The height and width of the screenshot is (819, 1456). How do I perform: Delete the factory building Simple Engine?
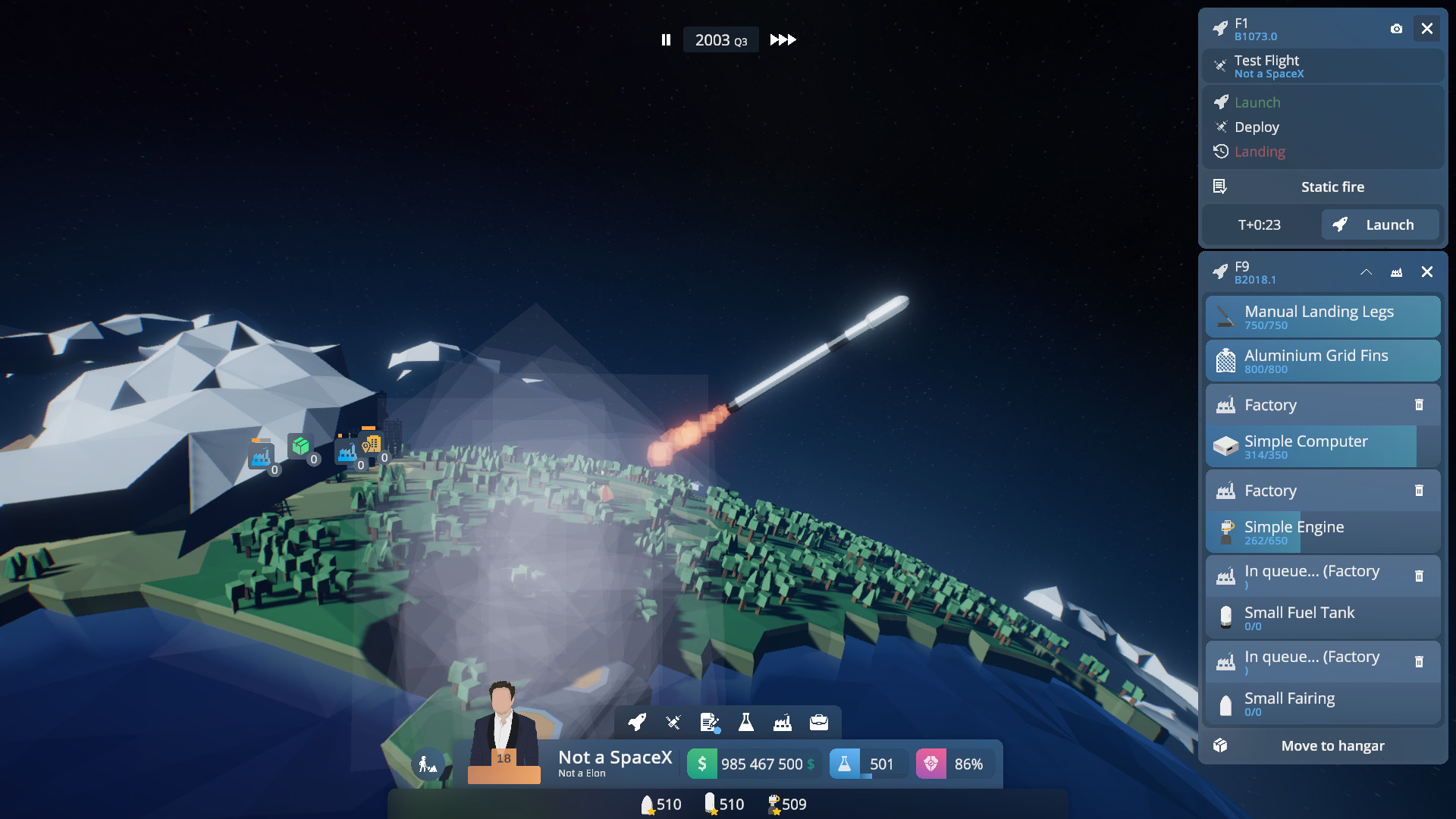pyautogui.click(x=1419, y=491)
